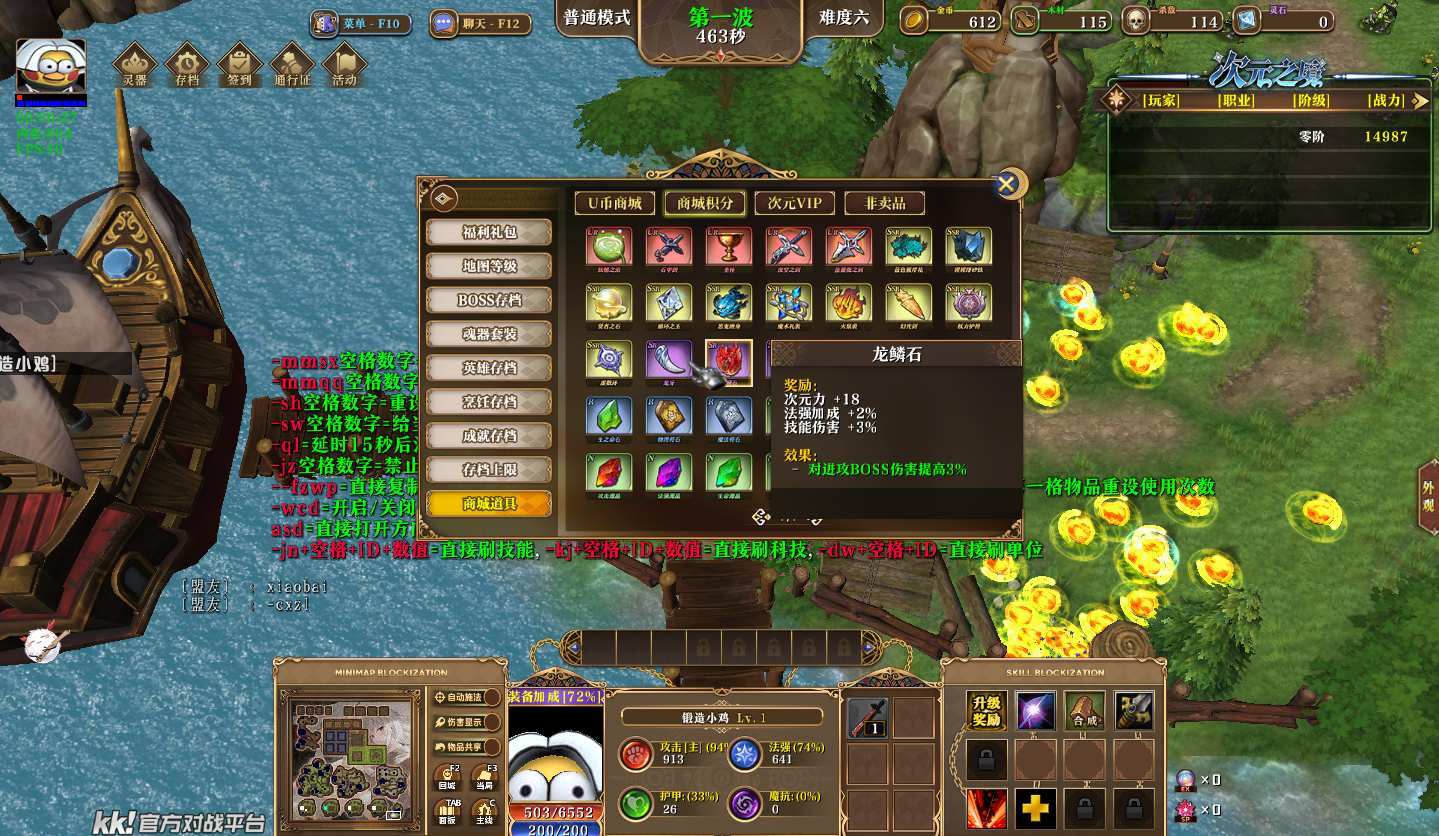Show the 英雄存档 category

coord(489,368)
